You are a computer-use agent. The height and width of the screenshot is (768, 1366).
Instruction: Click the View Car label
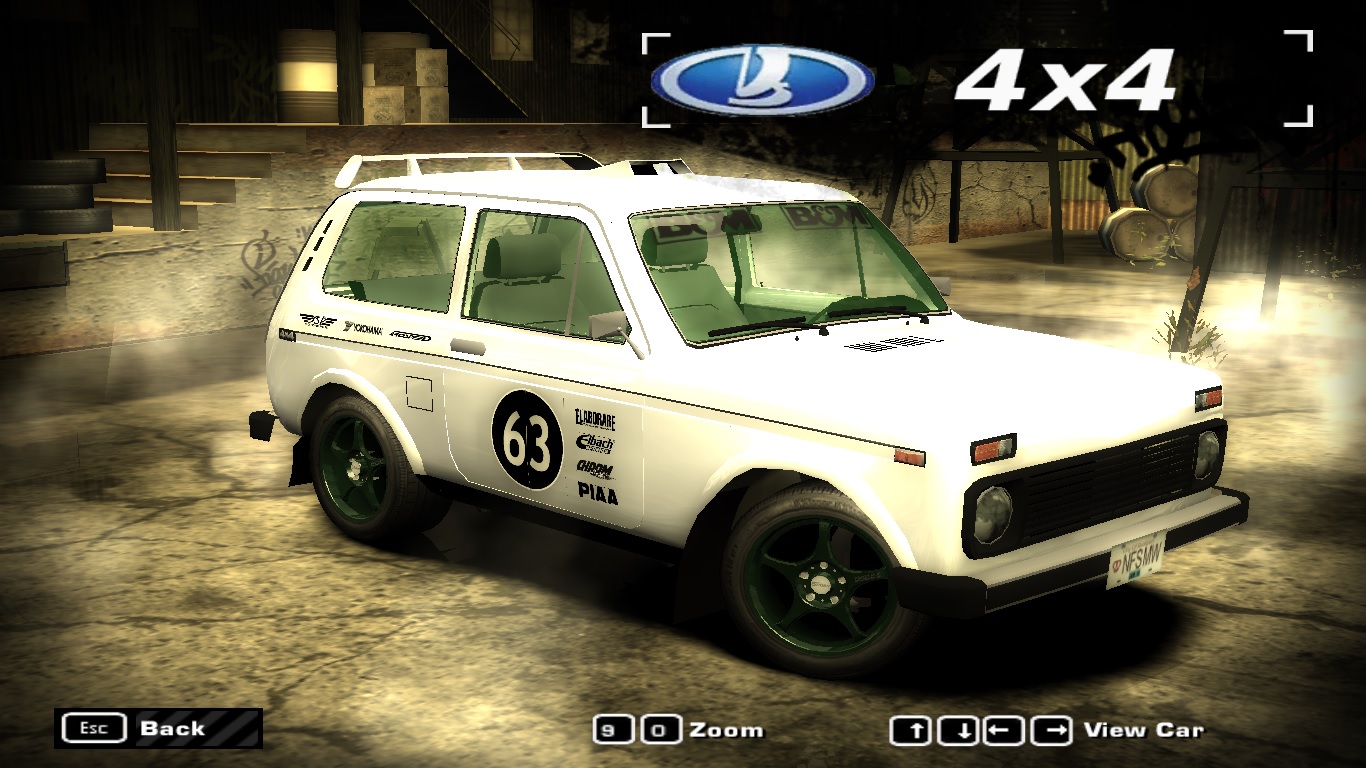[1145, 730]
